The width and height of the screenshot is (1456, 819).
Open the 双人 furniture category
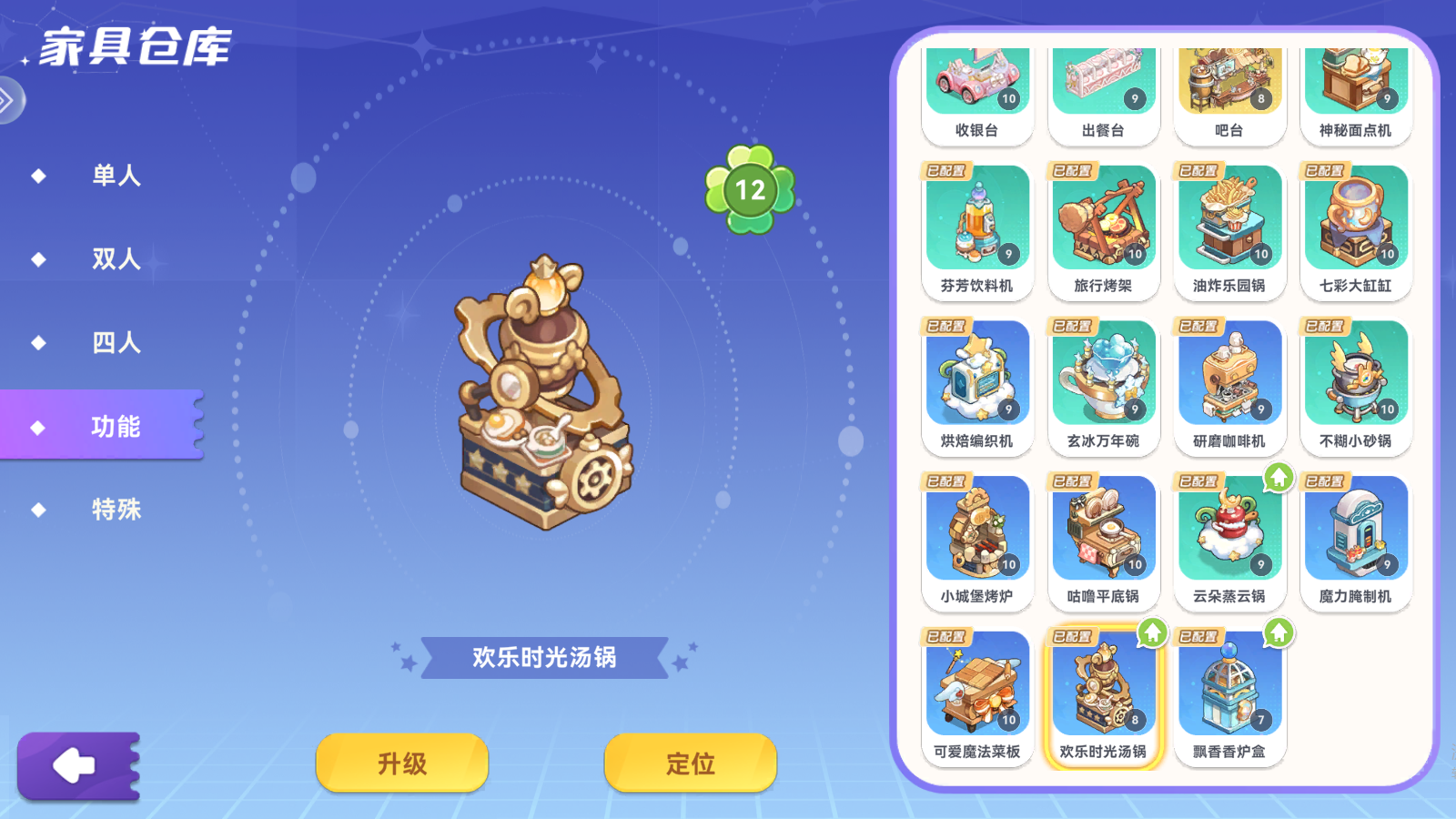116,258
